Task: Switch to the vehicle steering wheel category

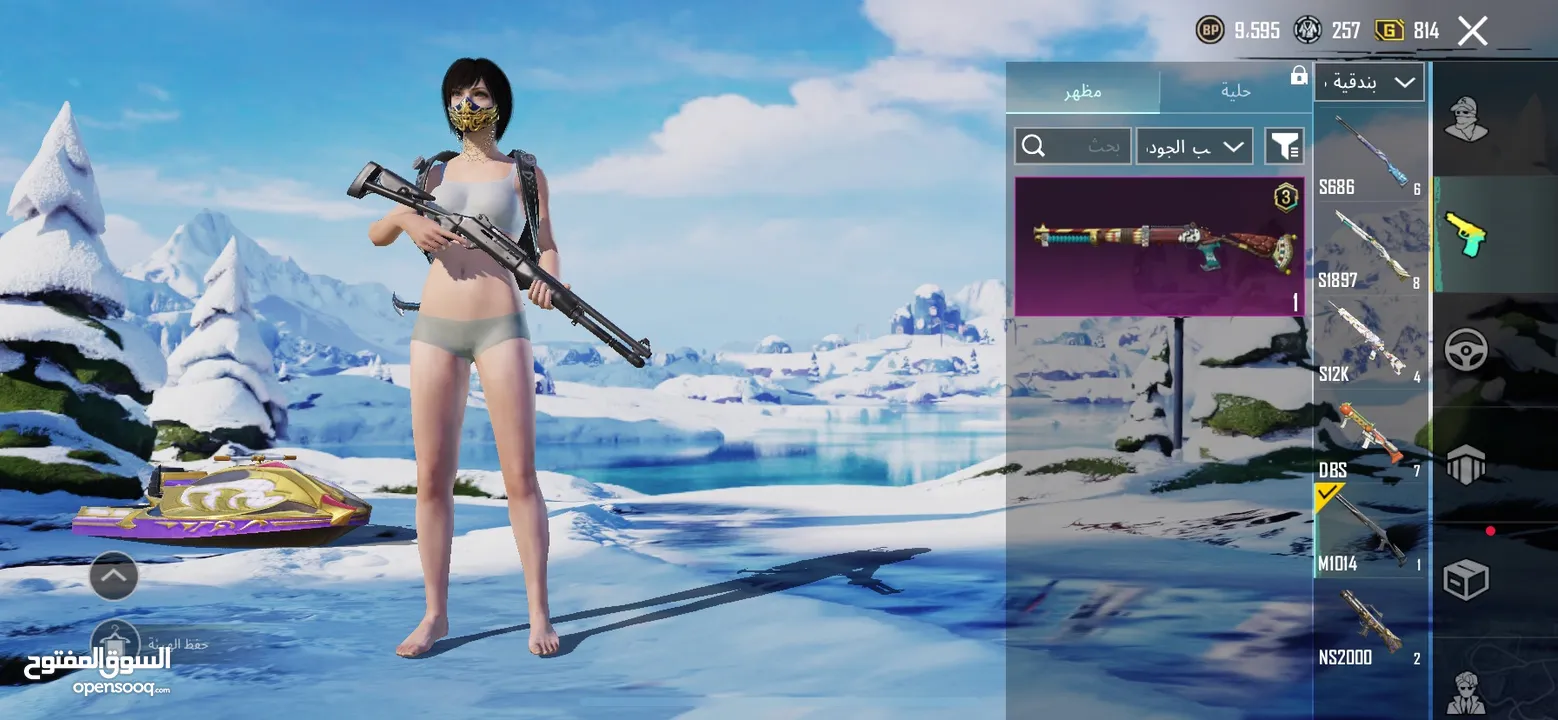Action: tap(1466, 350)
